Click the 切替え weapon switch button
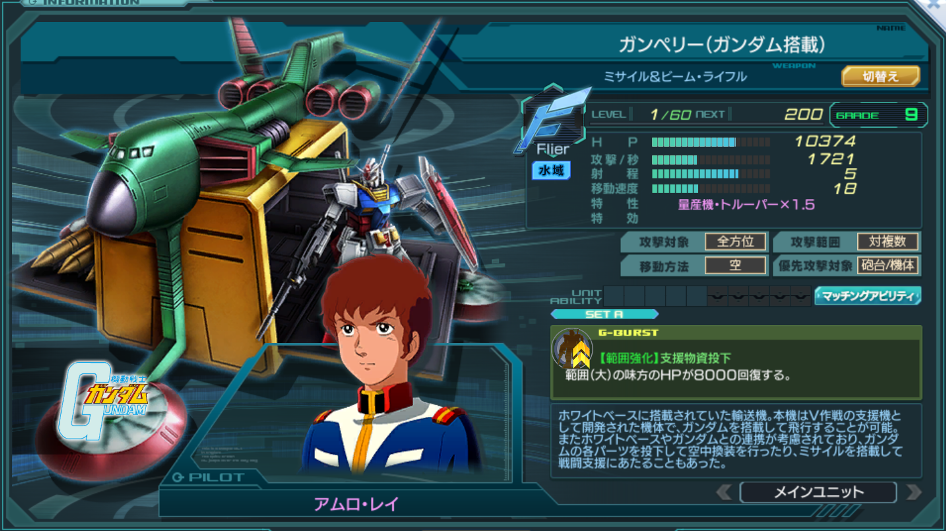This screenshot has height=531, width=946. [880, 76]
